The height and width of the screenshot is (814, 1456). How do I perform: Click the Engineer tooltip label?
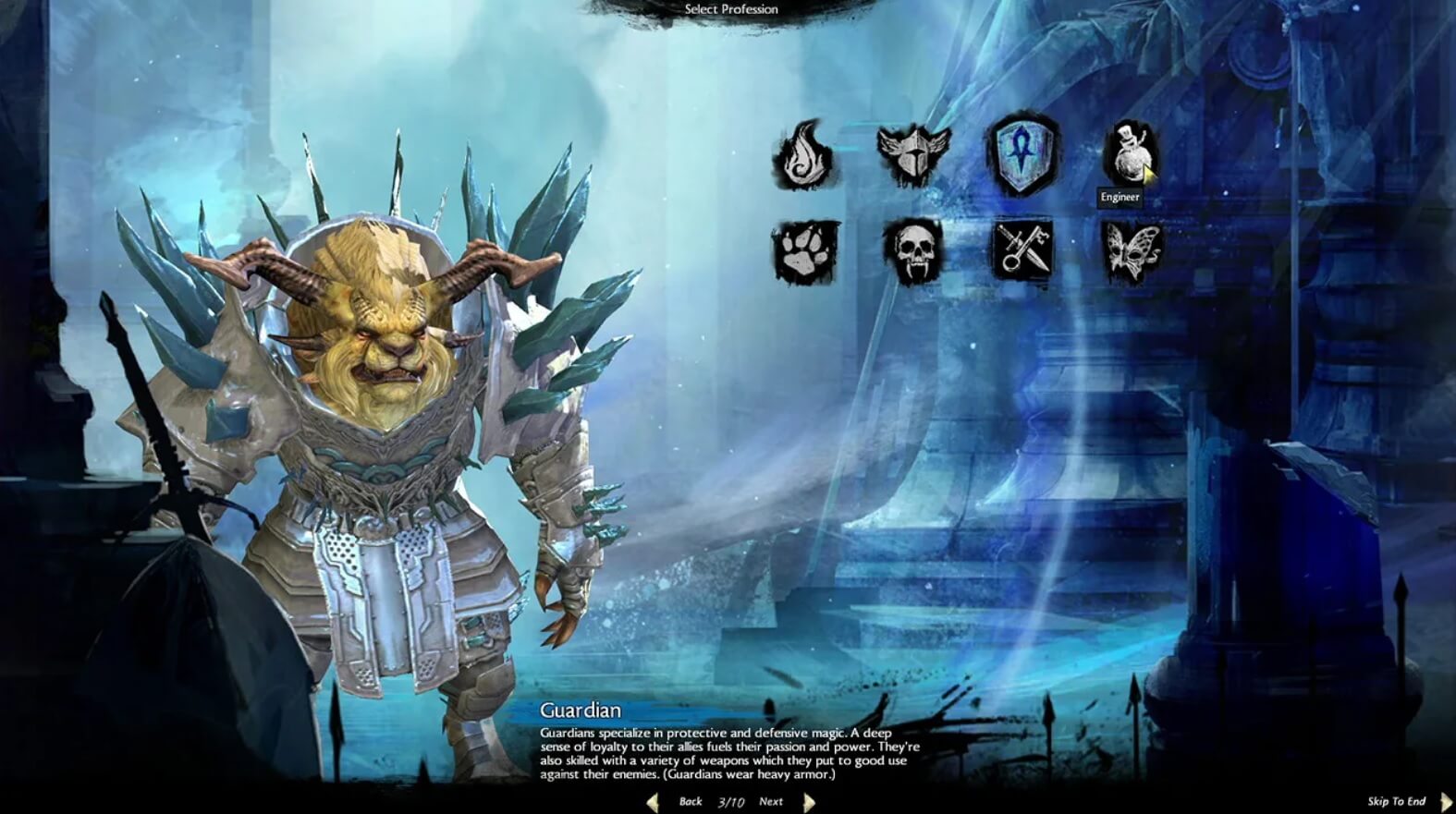coord(1120,195)
